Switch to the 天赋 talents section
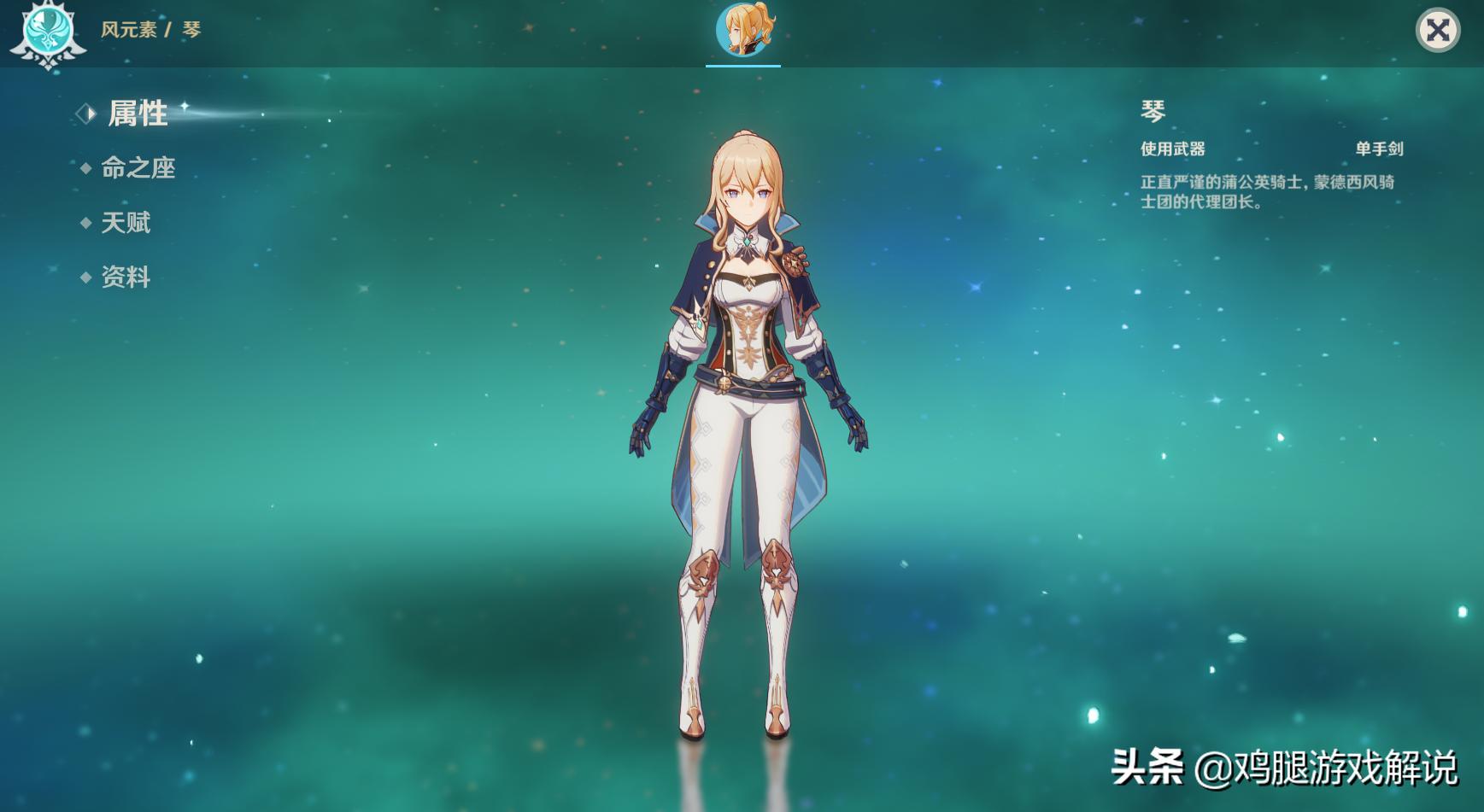Image resolution: width=1484 pixels, height=812 pixels. 126,223
